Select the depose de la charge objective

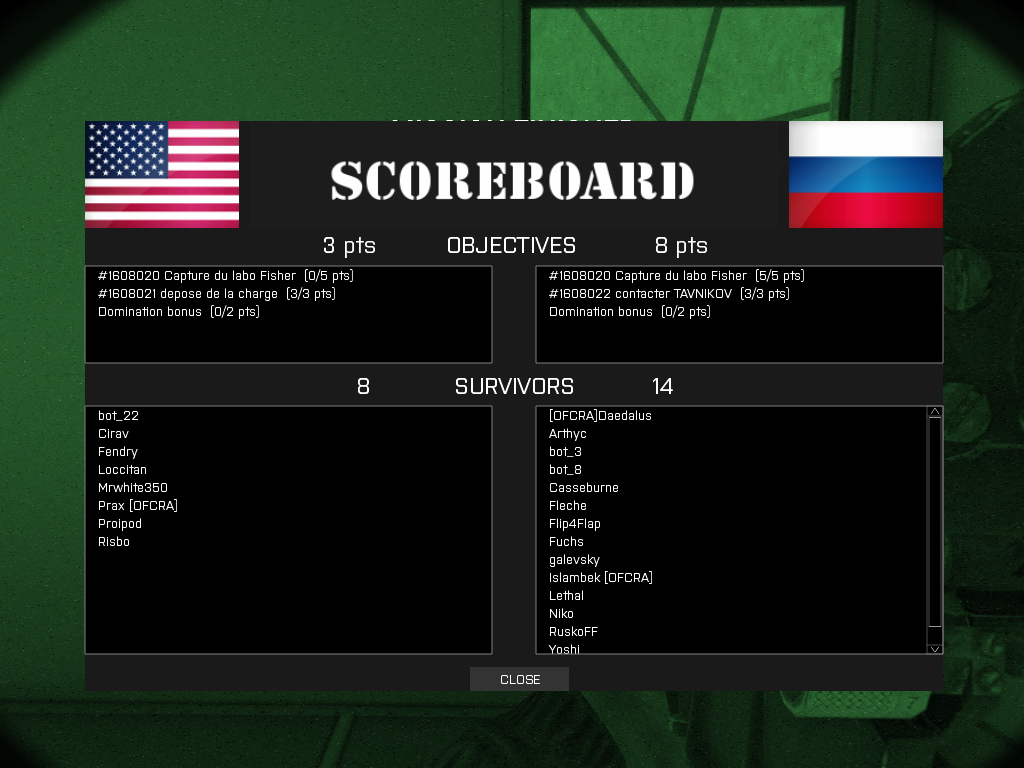click(x=217, y=294)
